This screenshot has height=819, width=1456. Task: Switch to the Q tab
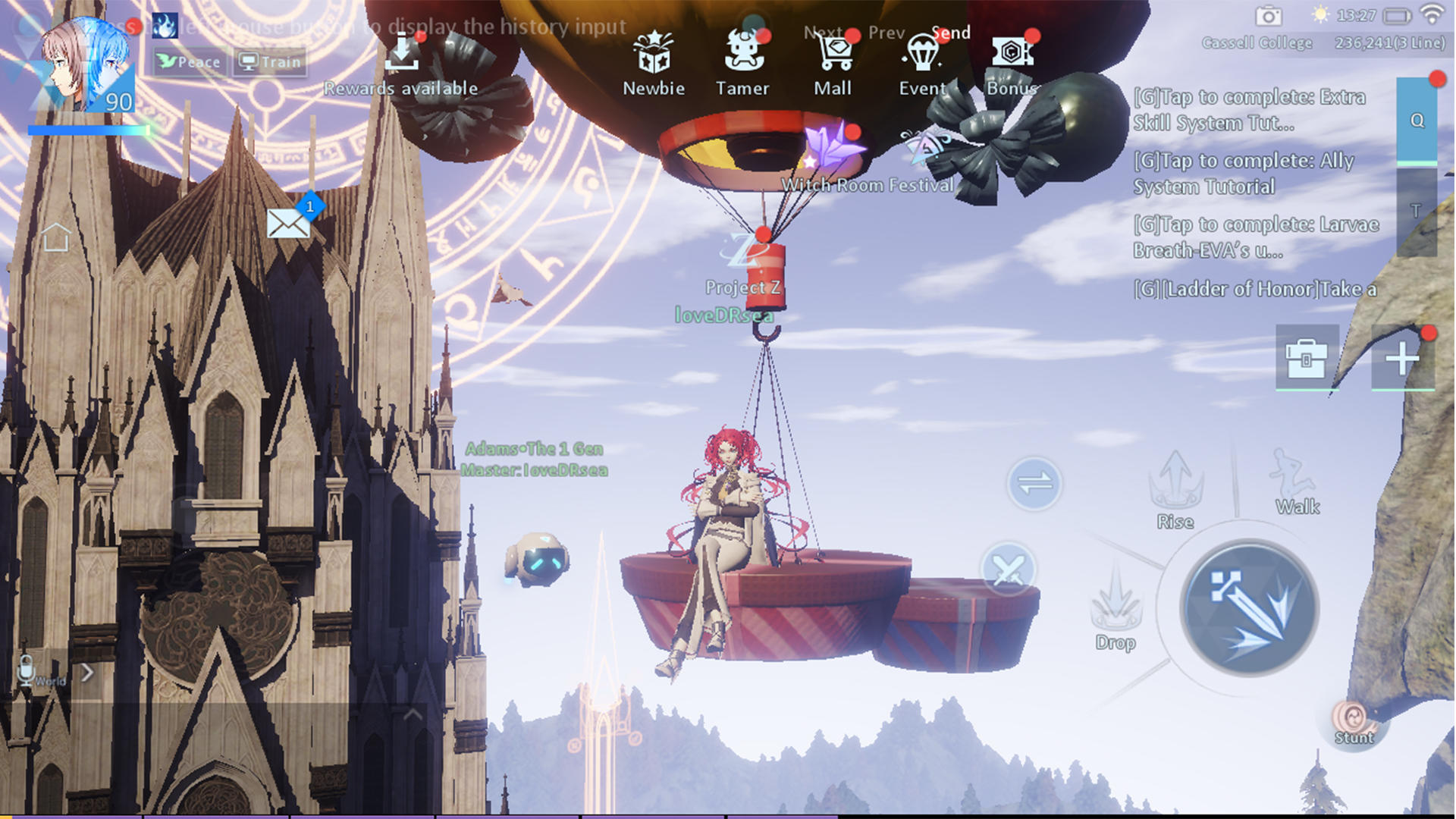[x=1415, y=118]
